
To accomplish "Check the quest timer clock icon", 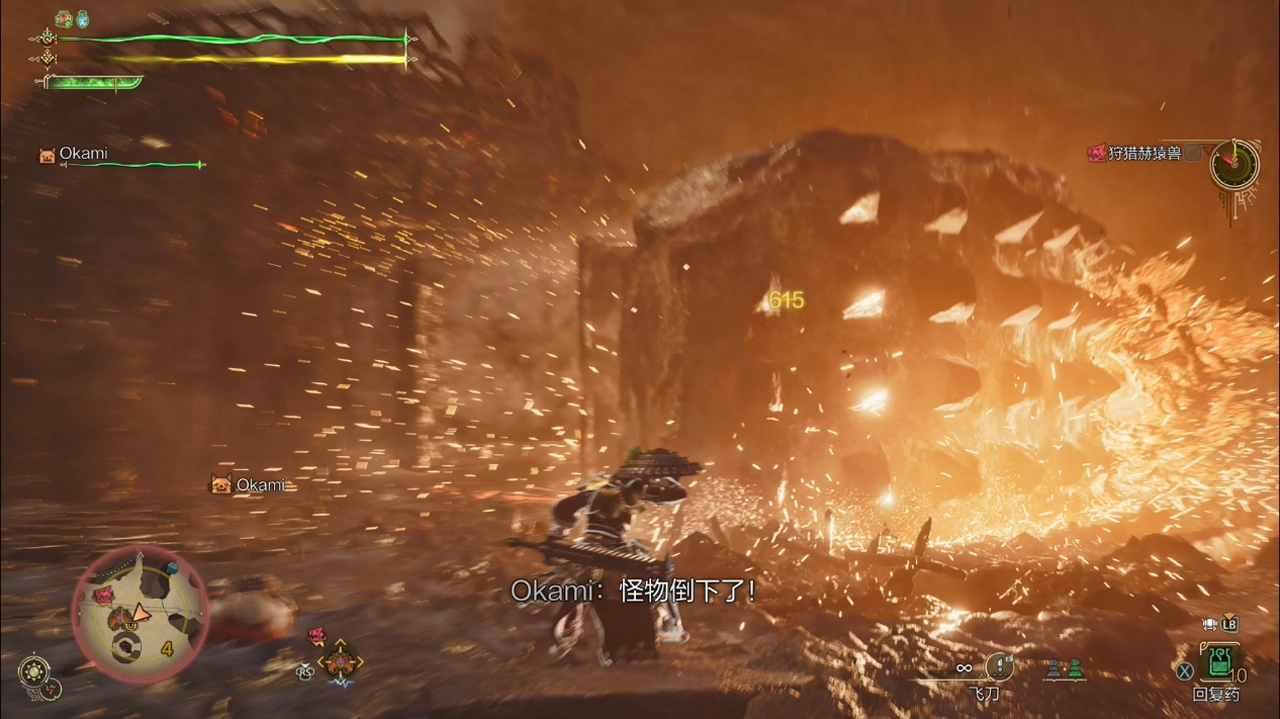I will coord(1234,164).
